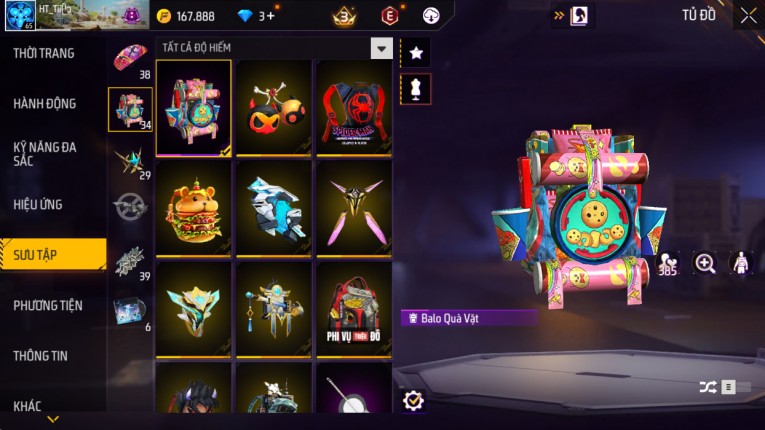Open the loot box subcategory with 6 items
Viewport: 765px width, 430px height.
click(x=130, y=311)
